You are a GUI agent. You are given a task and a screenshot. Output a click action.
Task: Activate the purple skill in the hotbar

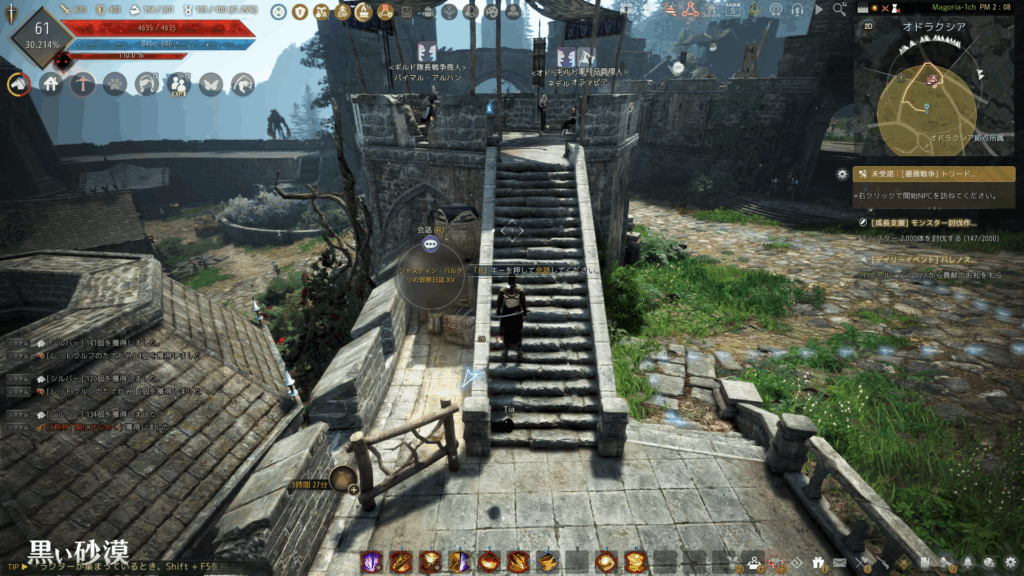[x=372, y=562]
